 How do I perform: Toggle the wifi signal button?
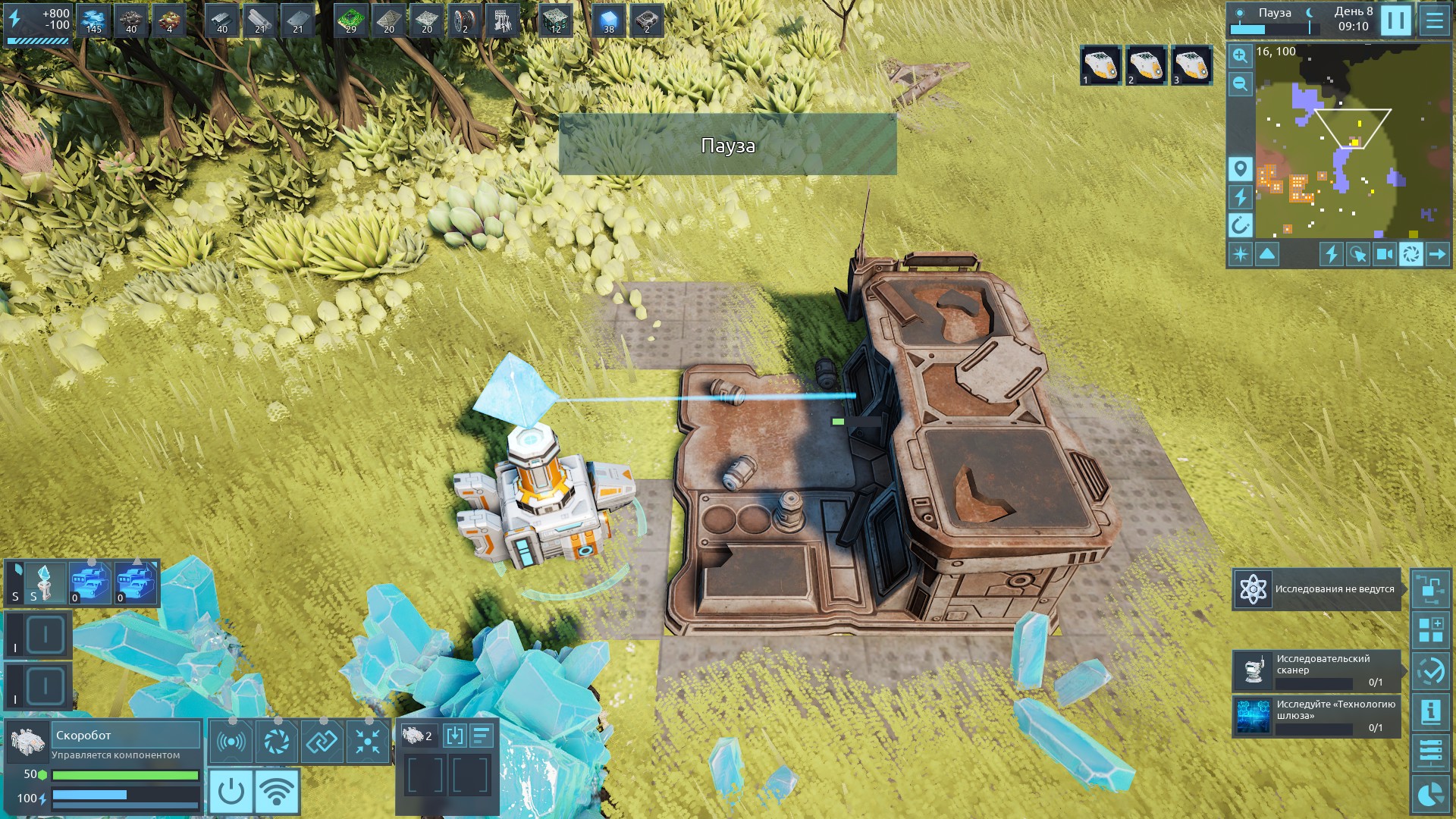pos(277,791)
